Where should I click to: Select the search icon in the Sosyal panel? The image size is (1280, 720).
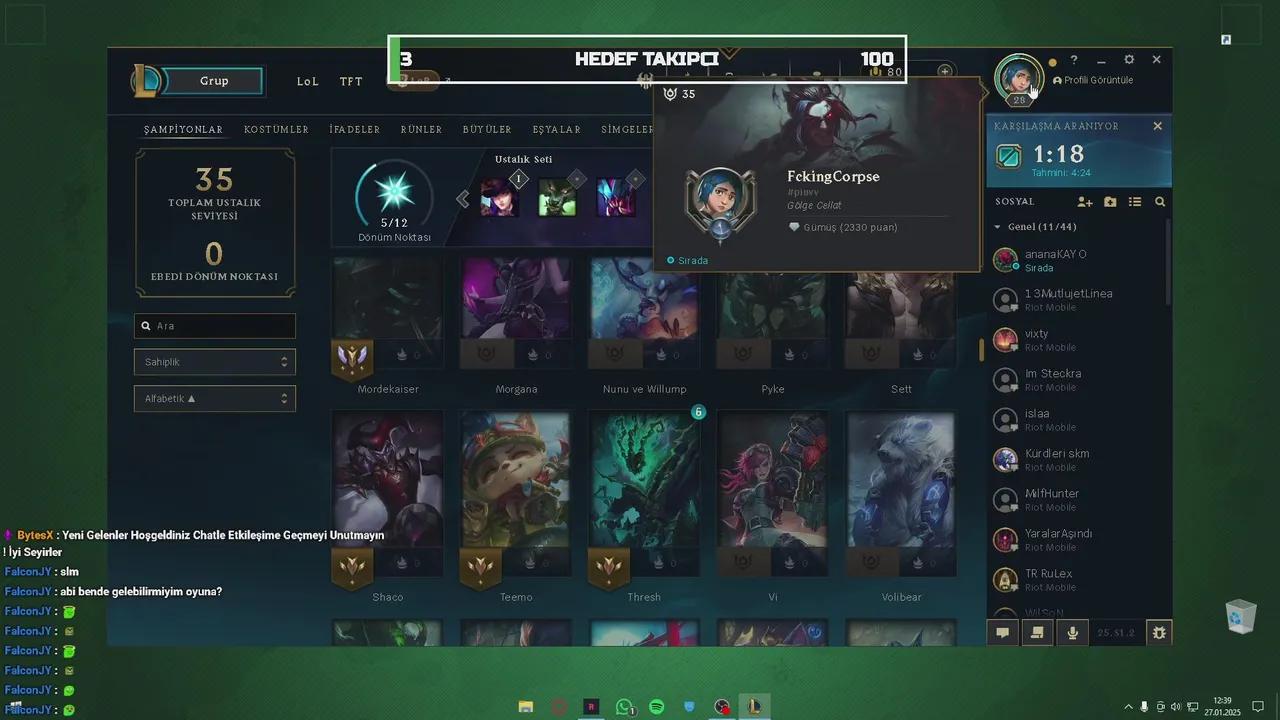pos(1159,201)
